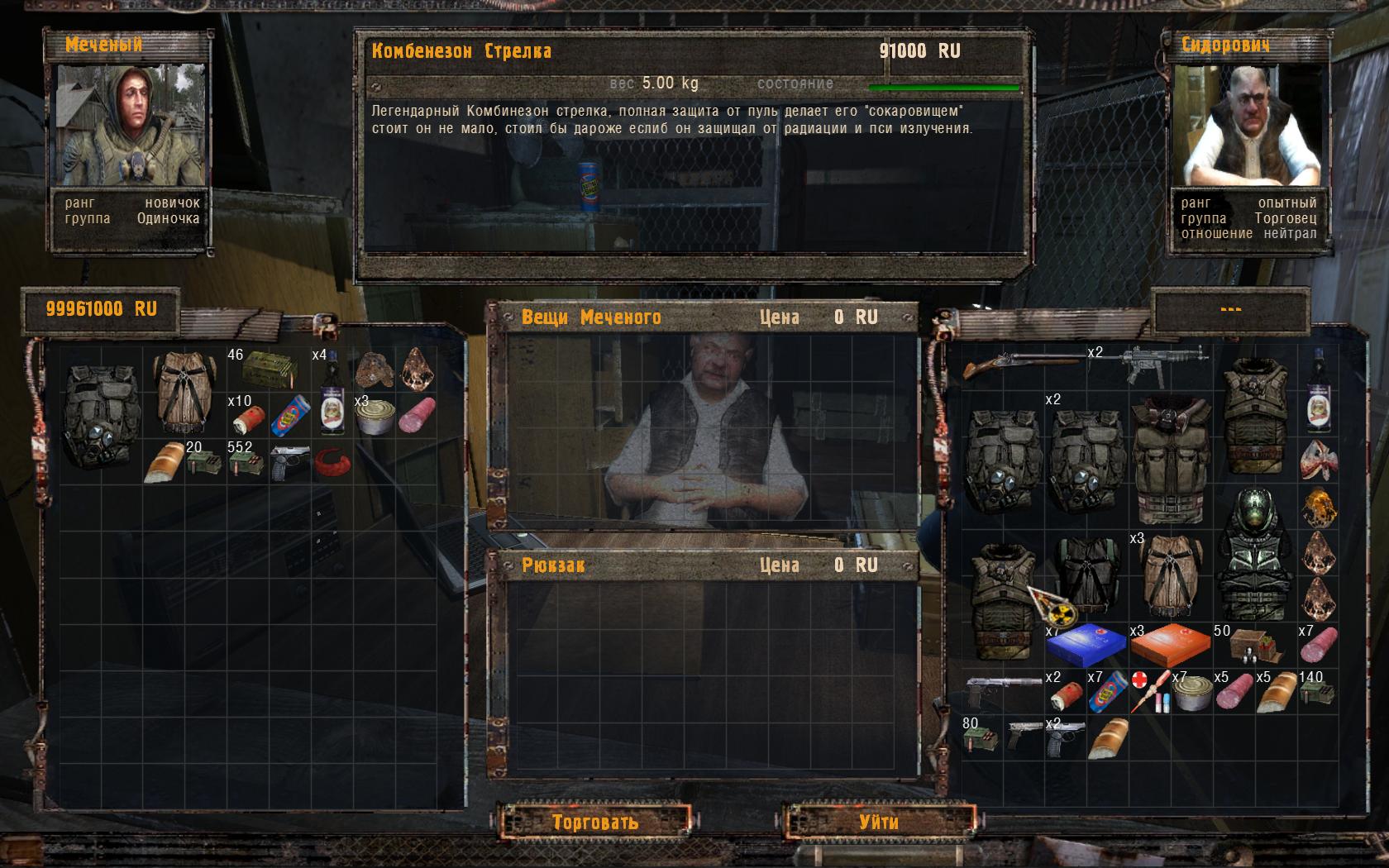The width and height of the screenshot is (1389, 868).
Task: Leave the trade with the Уйти button
Action: (x=878, y=822)
